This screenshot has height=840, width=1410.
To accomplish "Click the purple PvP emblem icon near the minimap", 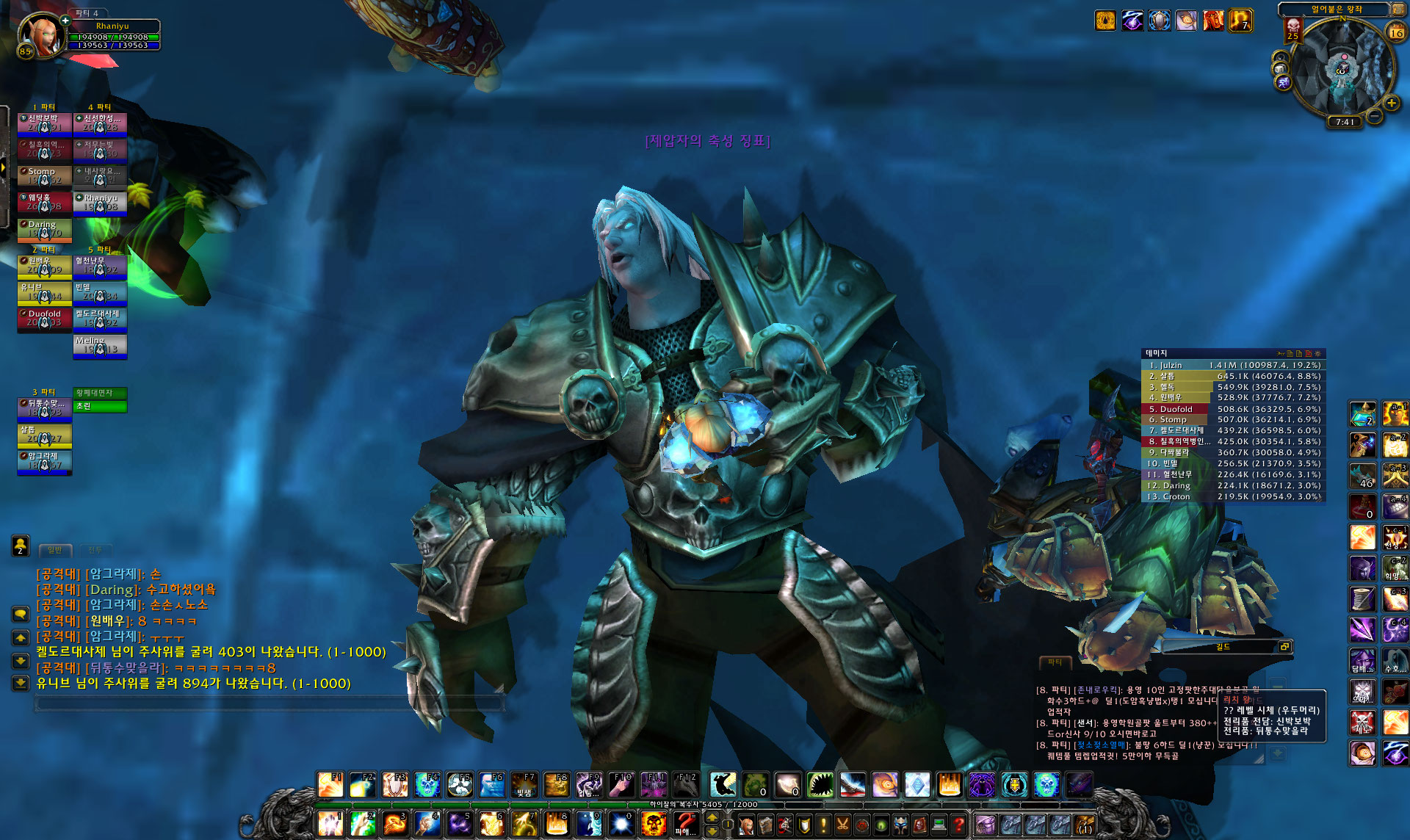I will [1284, 84].
